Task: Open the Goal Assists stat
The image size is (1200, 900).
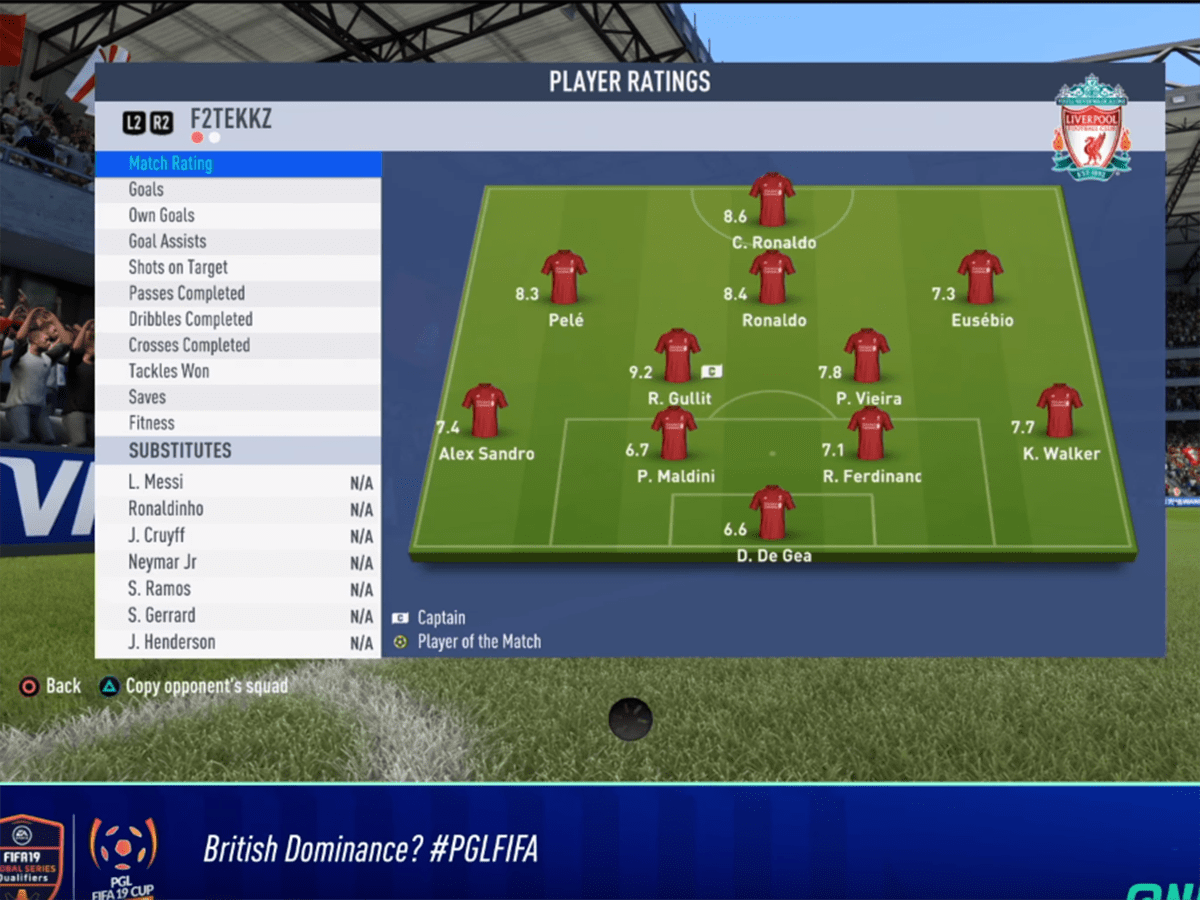Action: [237, 242]
